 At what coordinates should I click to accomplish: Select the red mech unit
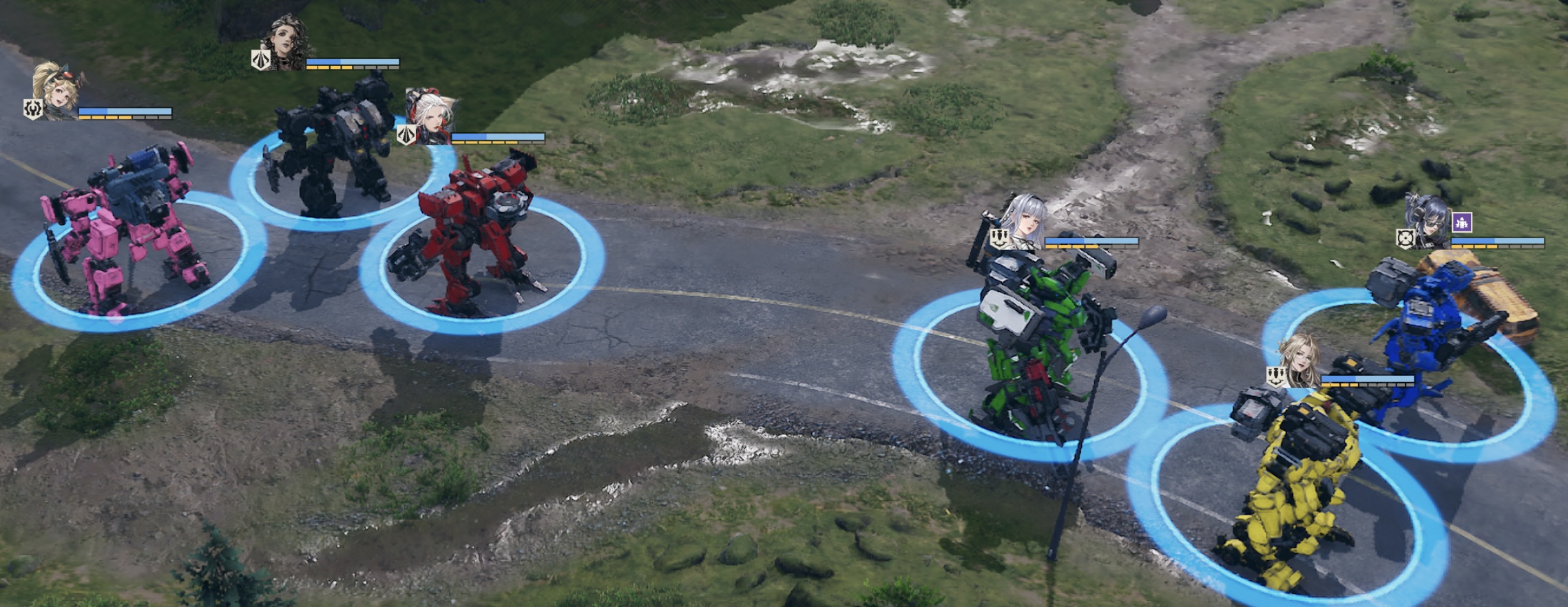click(475, 234)
